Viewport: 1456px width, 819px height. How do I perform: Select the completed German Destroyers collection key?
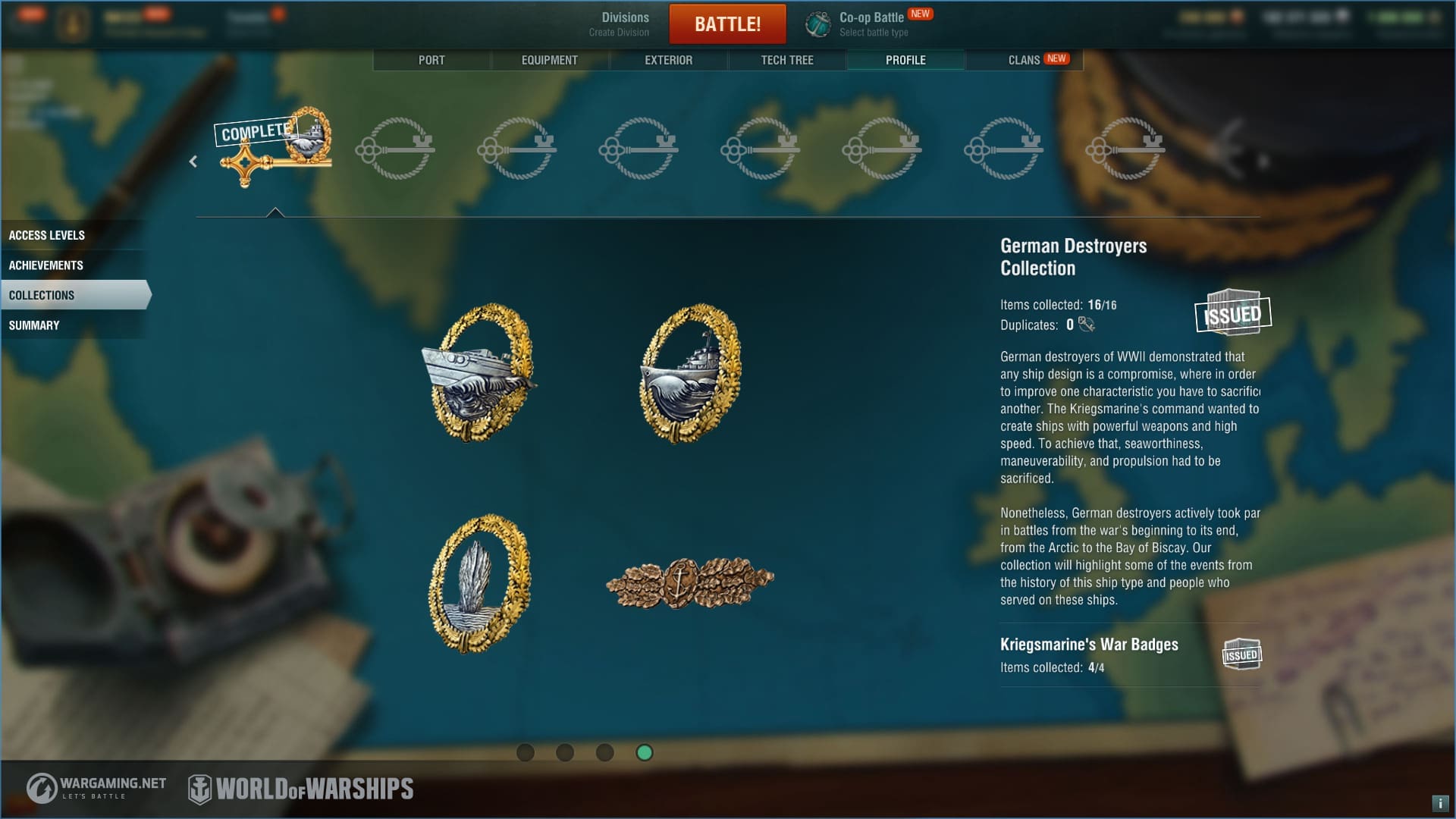pyautogui.click(x=275, y=147)
